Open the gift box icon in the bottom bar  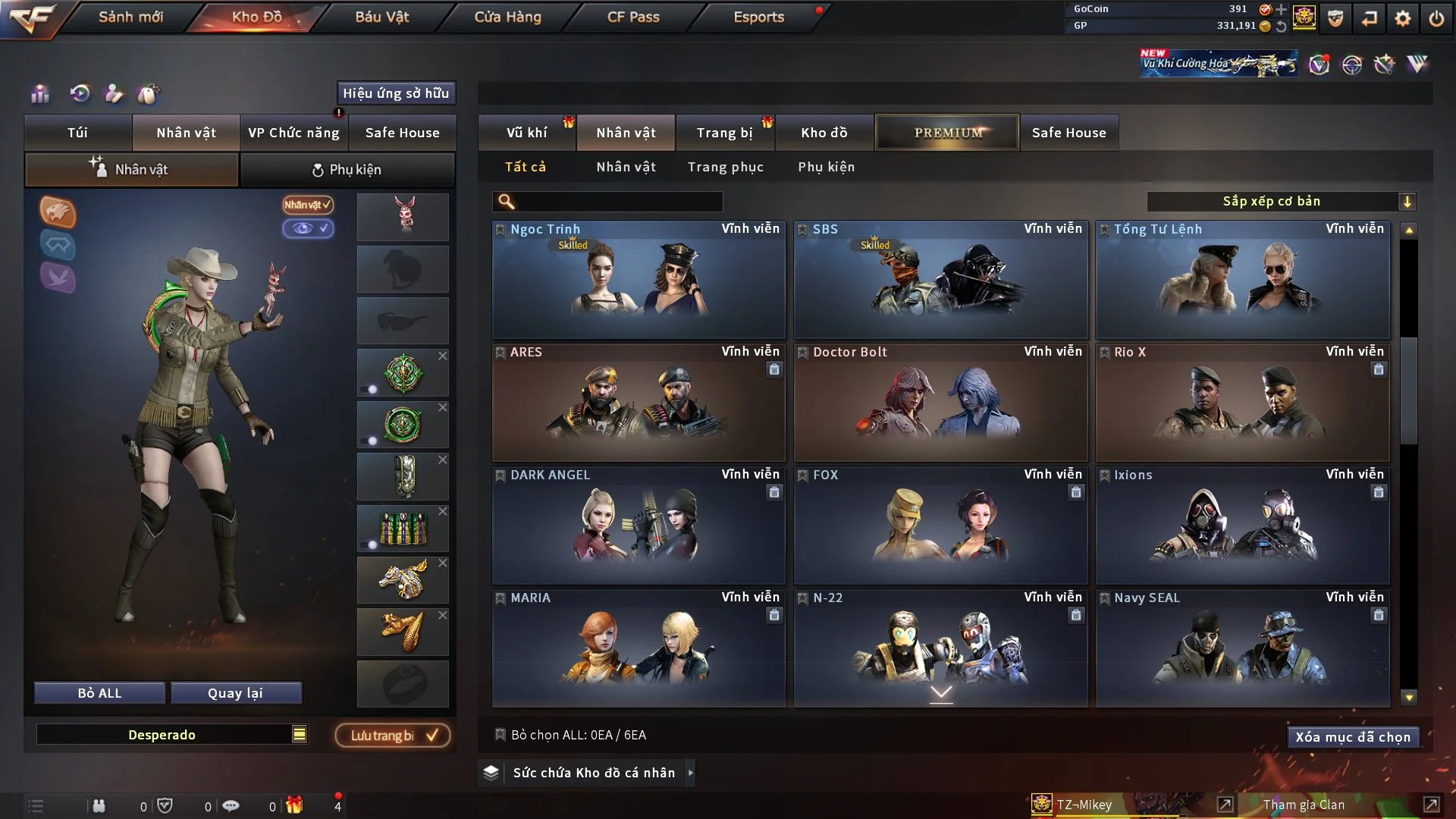pyautogui.click(x=296, y=805)
